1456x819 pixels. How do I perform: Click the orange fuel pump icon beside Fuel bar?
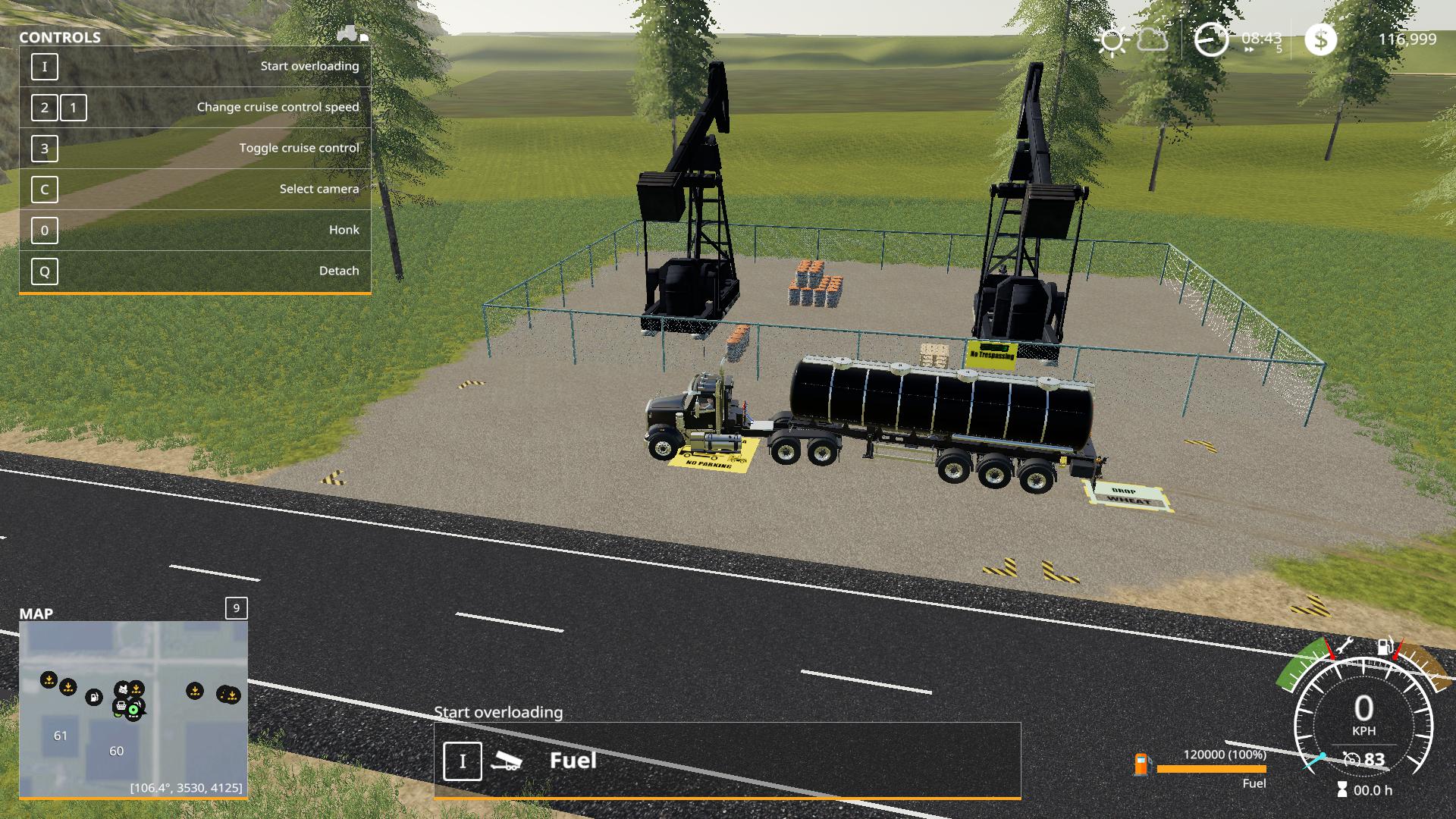[x=1141, y=764]
